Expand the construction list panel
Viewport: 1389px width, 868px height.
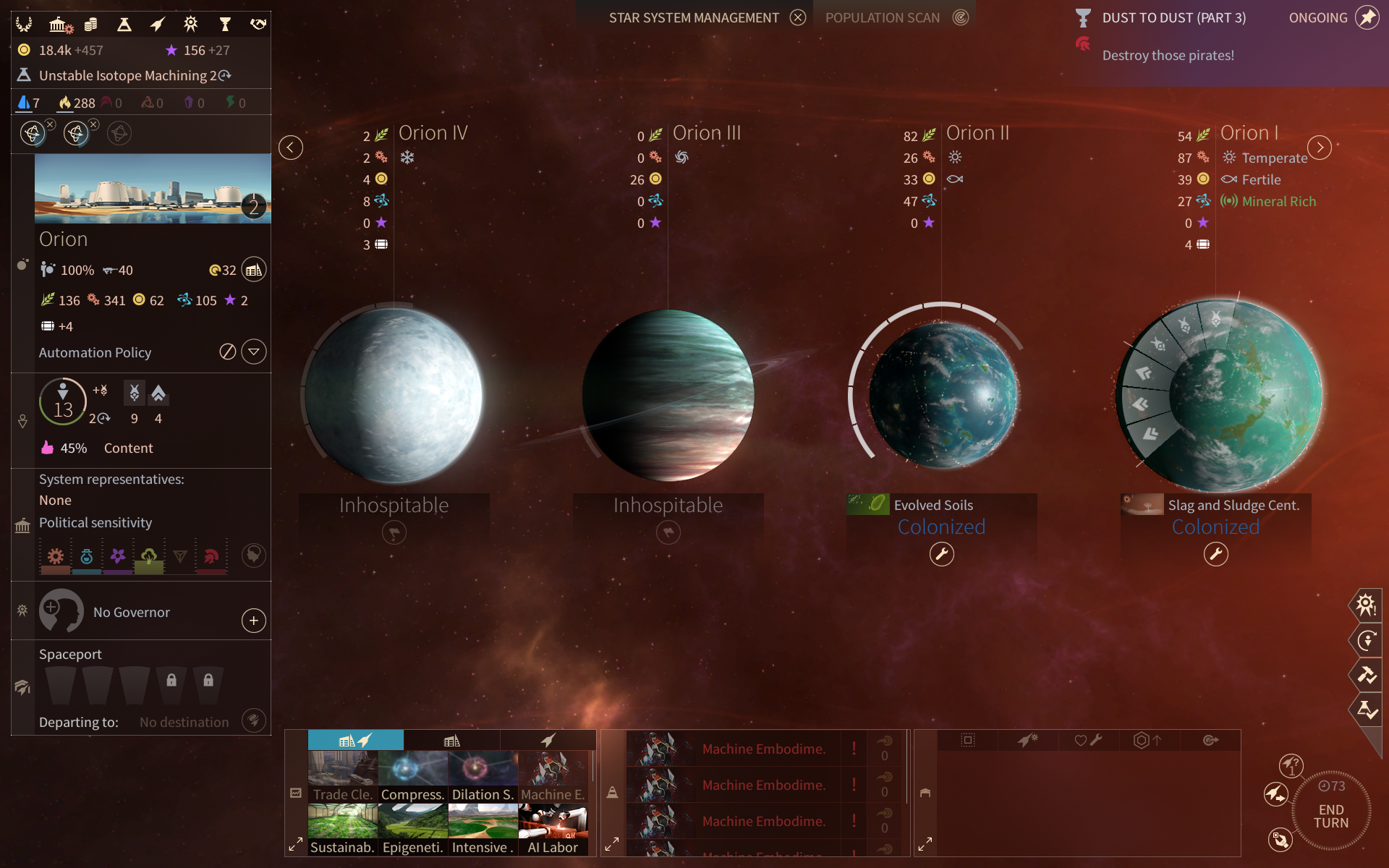pyautogui.click(x=295, y=844)
